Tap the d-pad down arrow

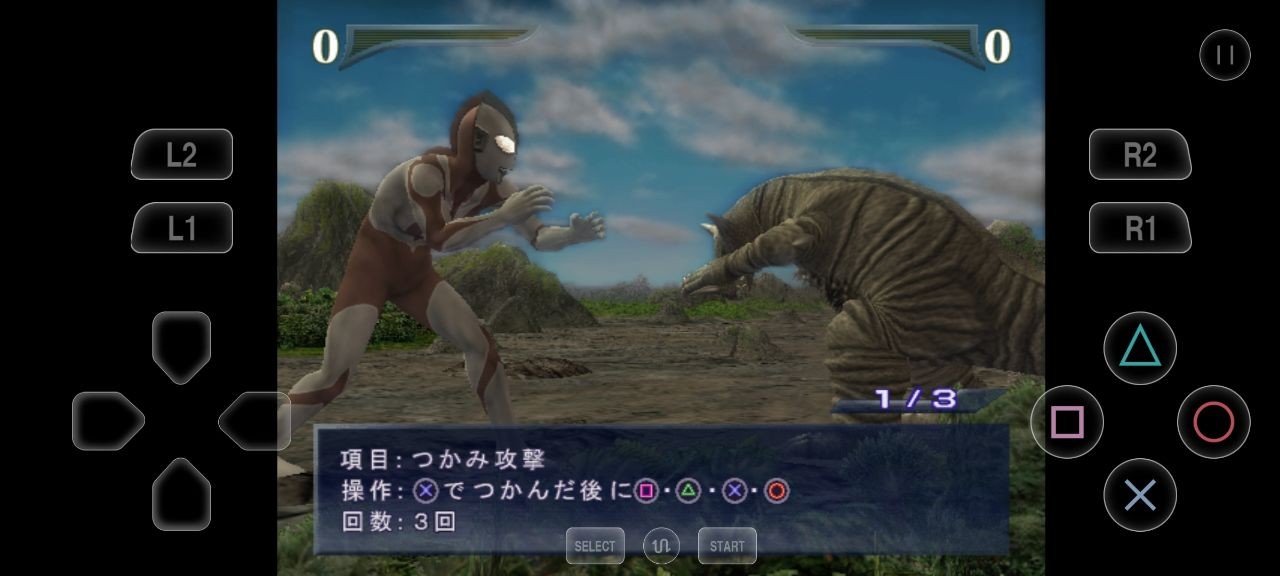pos(181,493)
